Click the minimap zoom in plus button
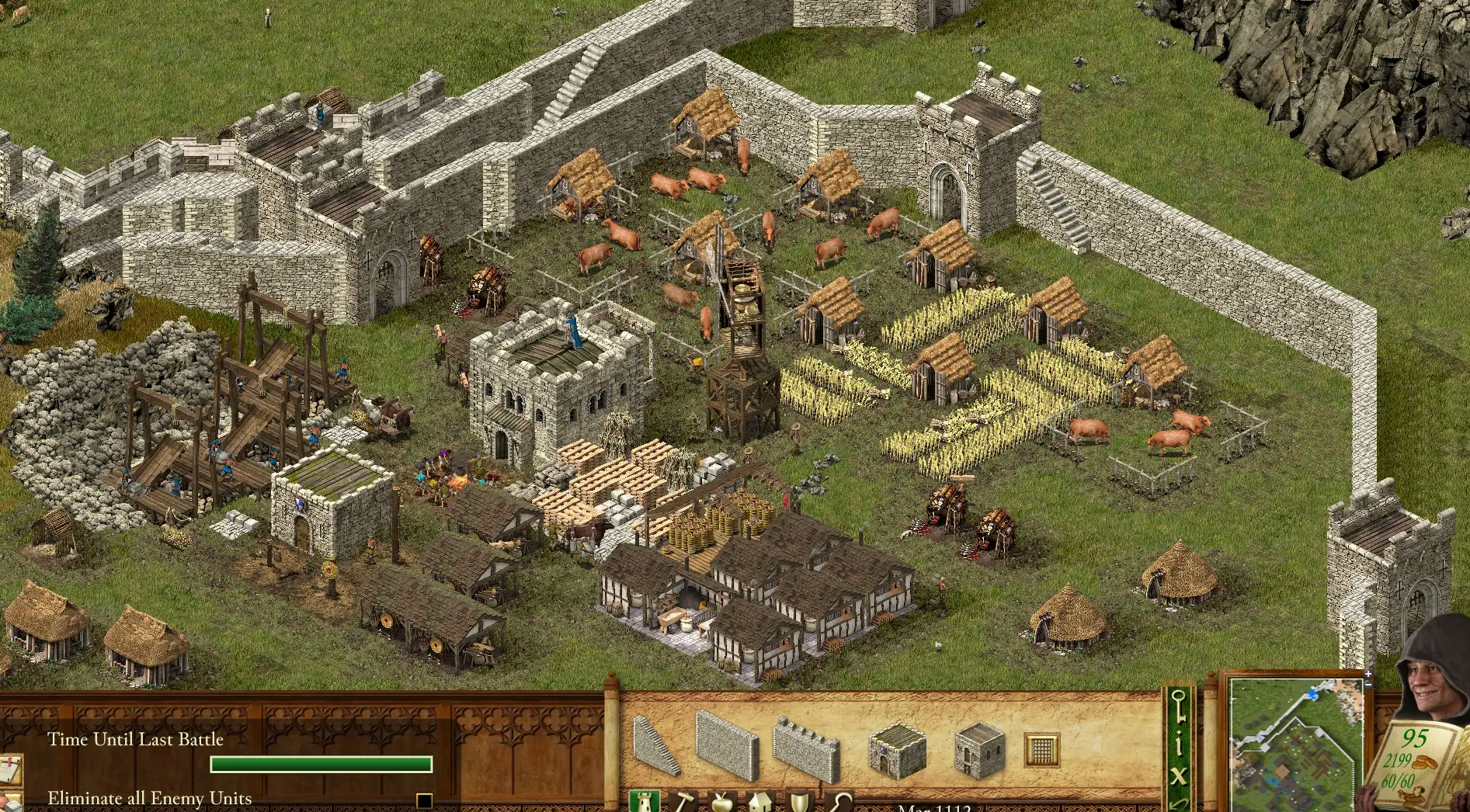 point(1368,674)
